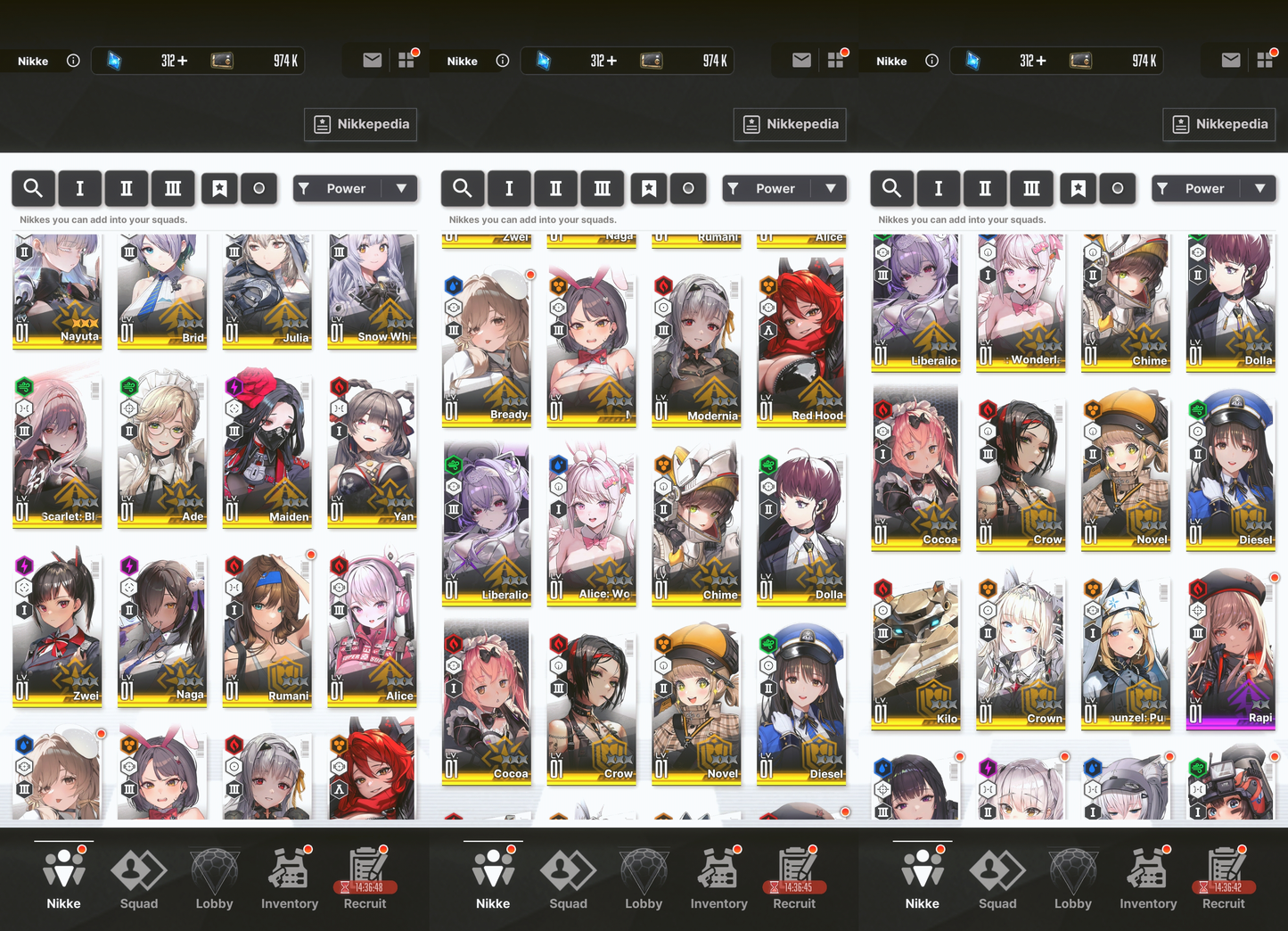Open the Nikkepedia
1288x931 pixels.
click(x=360, y=124)
